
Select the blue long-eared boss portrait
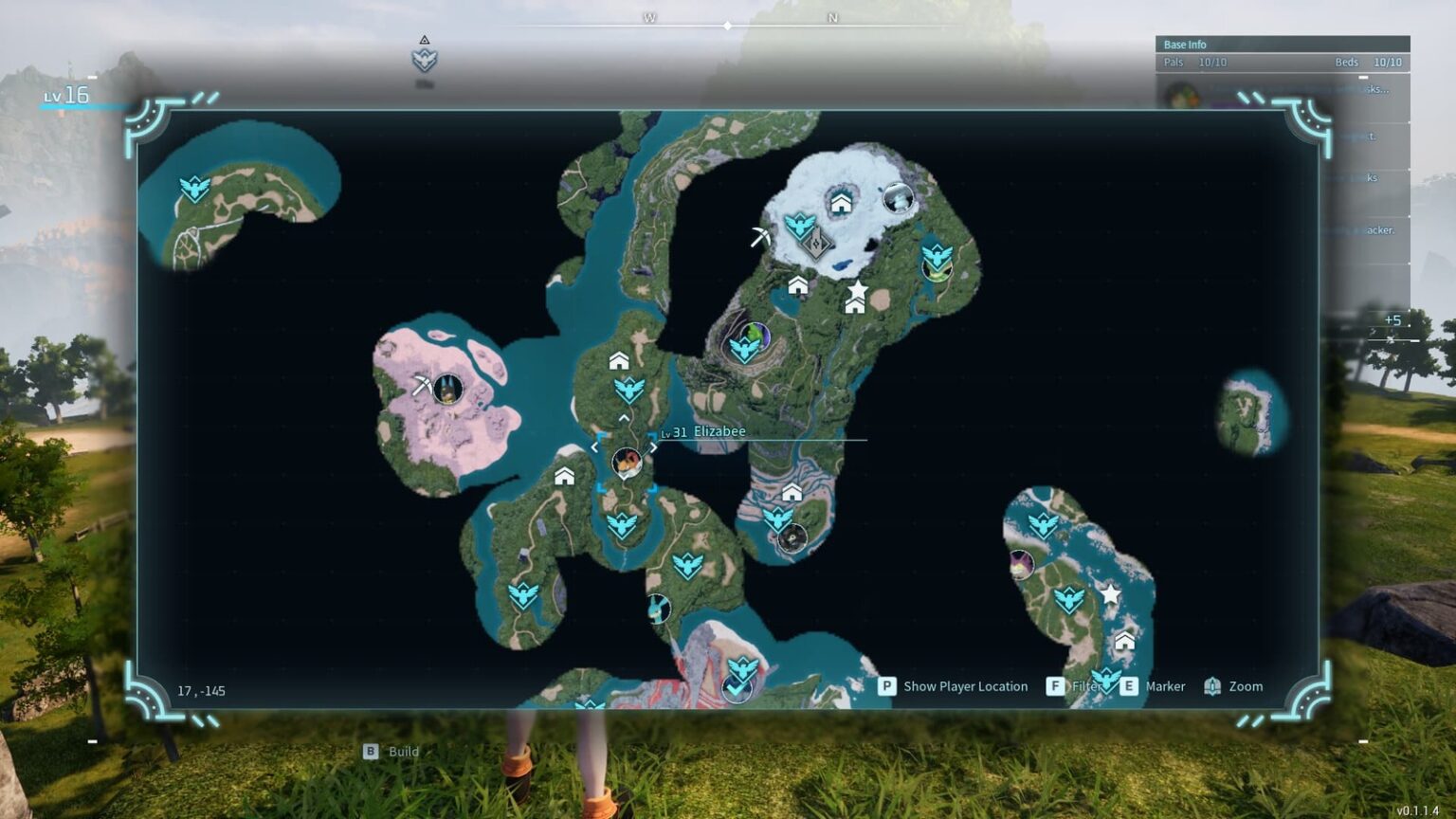point(658,608)
